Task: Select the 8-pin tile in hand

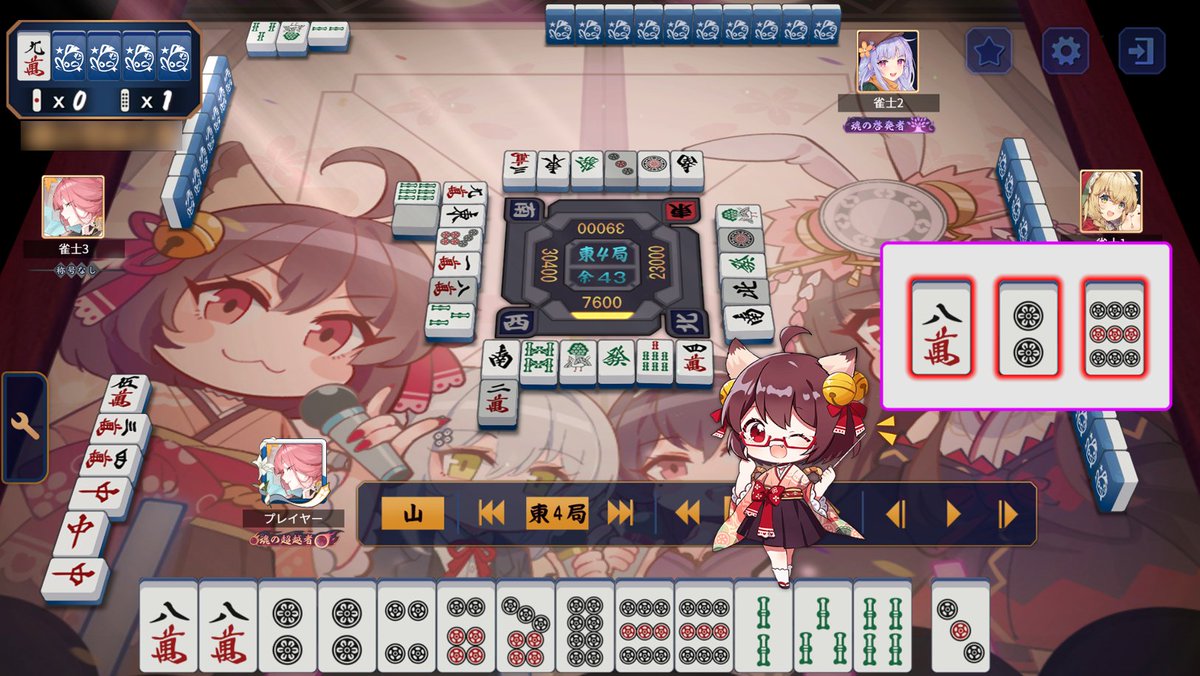Action: [x=584, y=626]
